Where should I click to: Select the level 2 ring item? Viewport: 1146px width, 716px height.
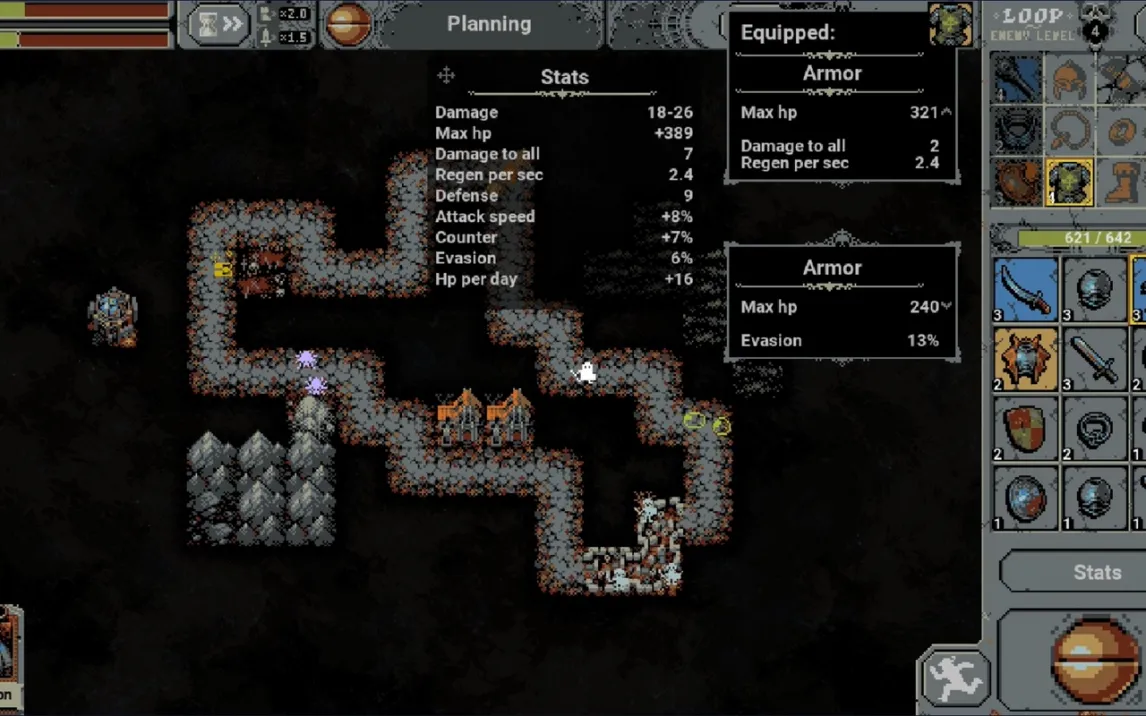point(1094,427)
